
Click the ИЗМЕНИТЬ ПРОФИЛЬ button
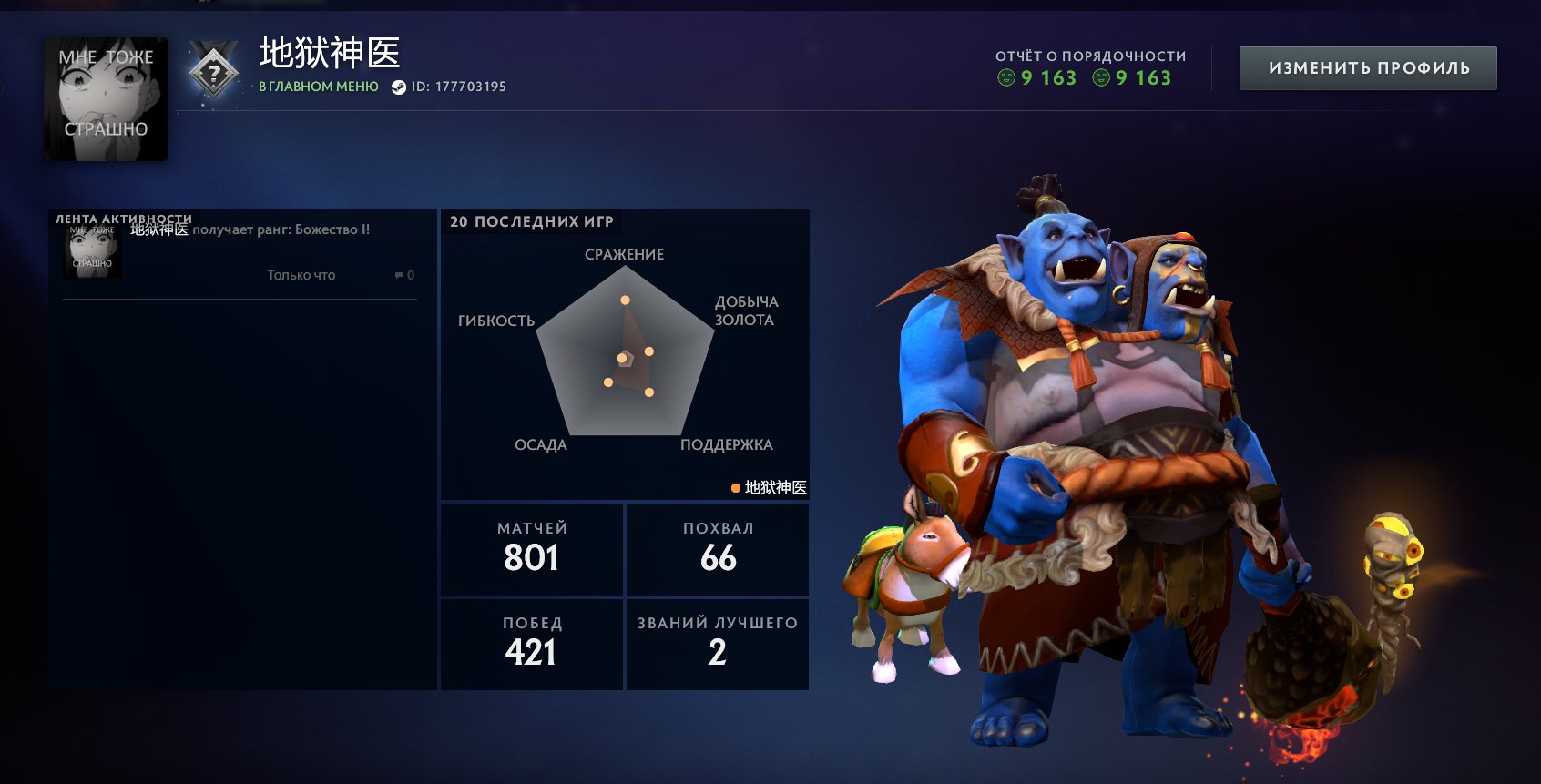[x=1367, y=68]
